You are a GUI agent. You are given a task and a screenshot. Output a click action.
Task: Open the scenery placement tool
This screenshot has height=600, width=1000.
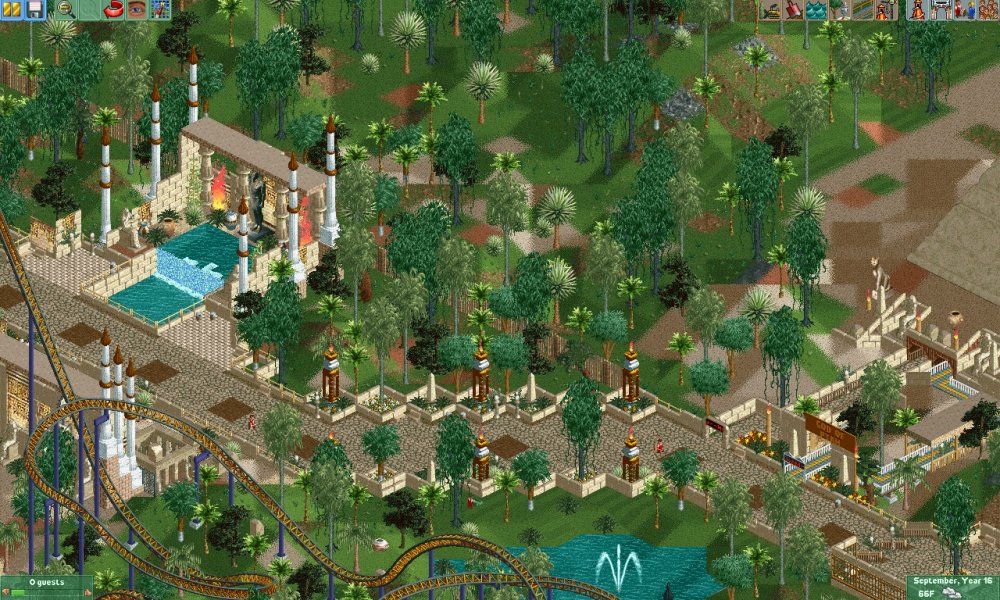(x=839, y=10)
